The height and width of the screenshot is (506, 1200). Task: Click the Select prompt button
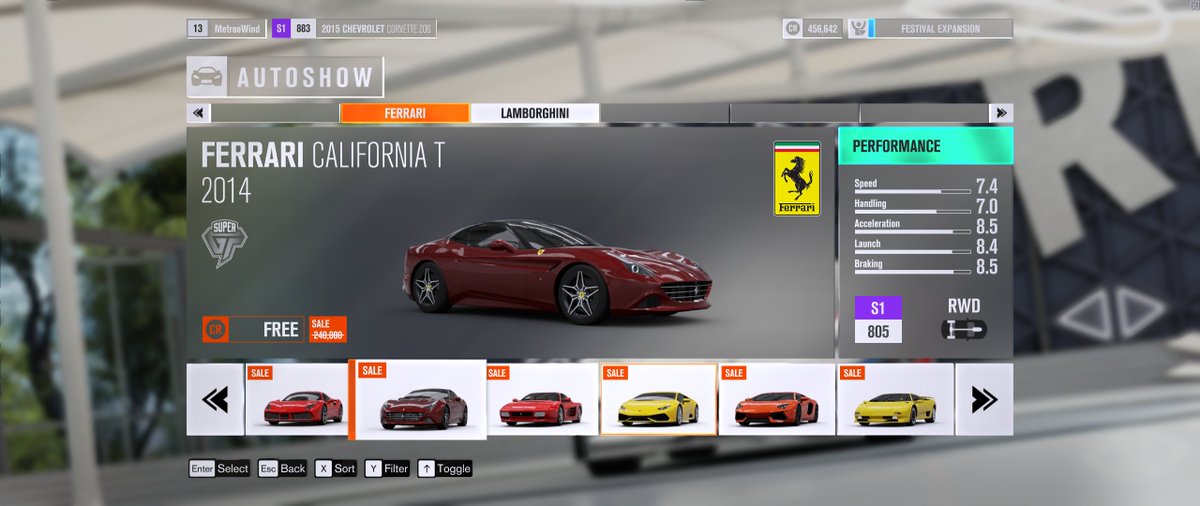[220, 468]
